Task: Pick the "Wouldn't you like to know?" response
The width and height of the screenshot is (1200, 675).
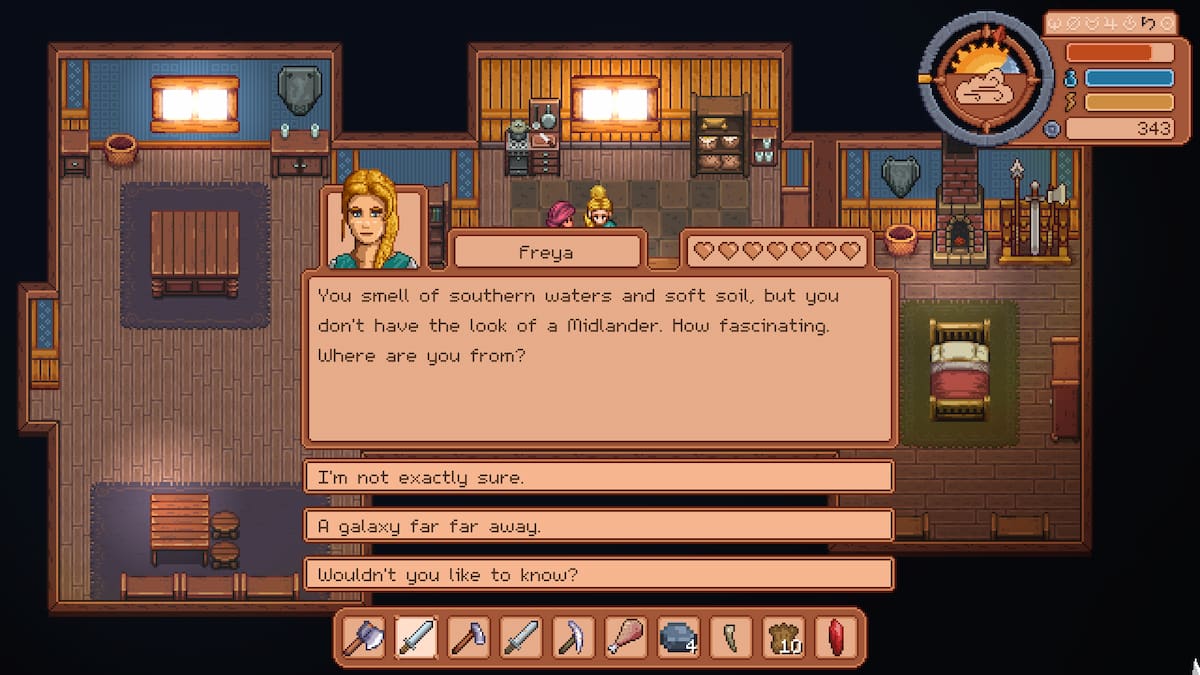Action: pos(598,575)
